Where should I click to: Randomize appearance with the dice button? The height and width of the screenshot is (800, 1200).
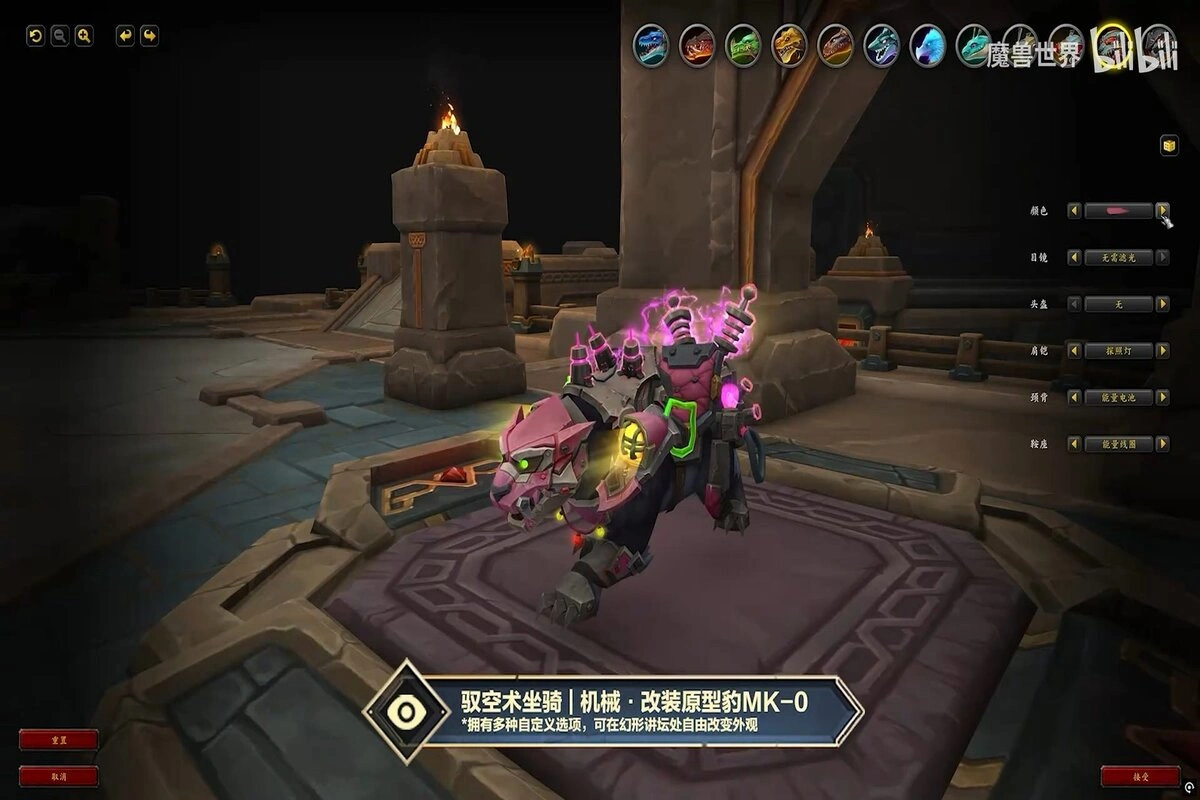(x=1168, y=146)
